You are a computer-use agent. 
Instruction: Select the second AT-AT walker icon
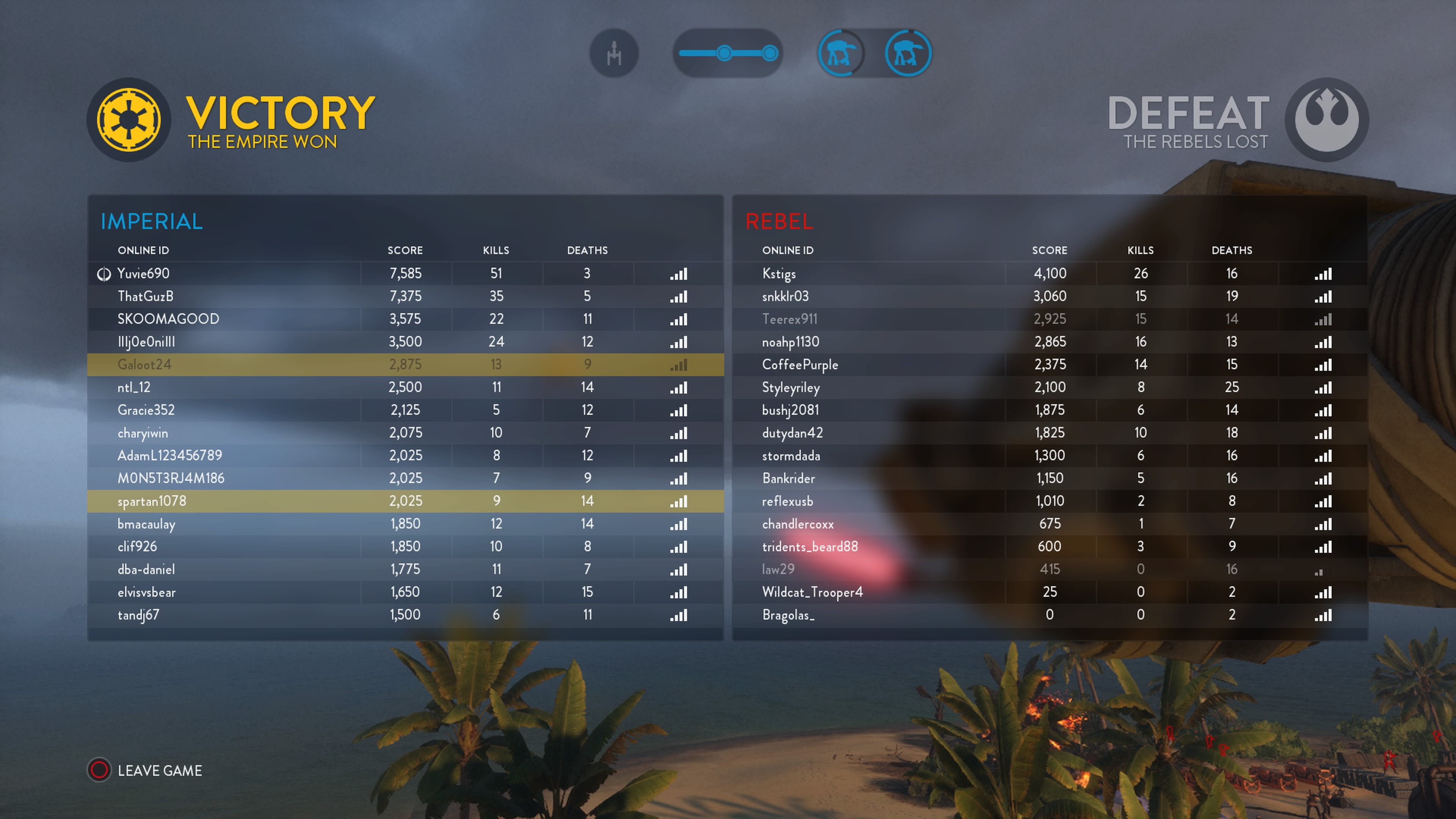[908, 54]
